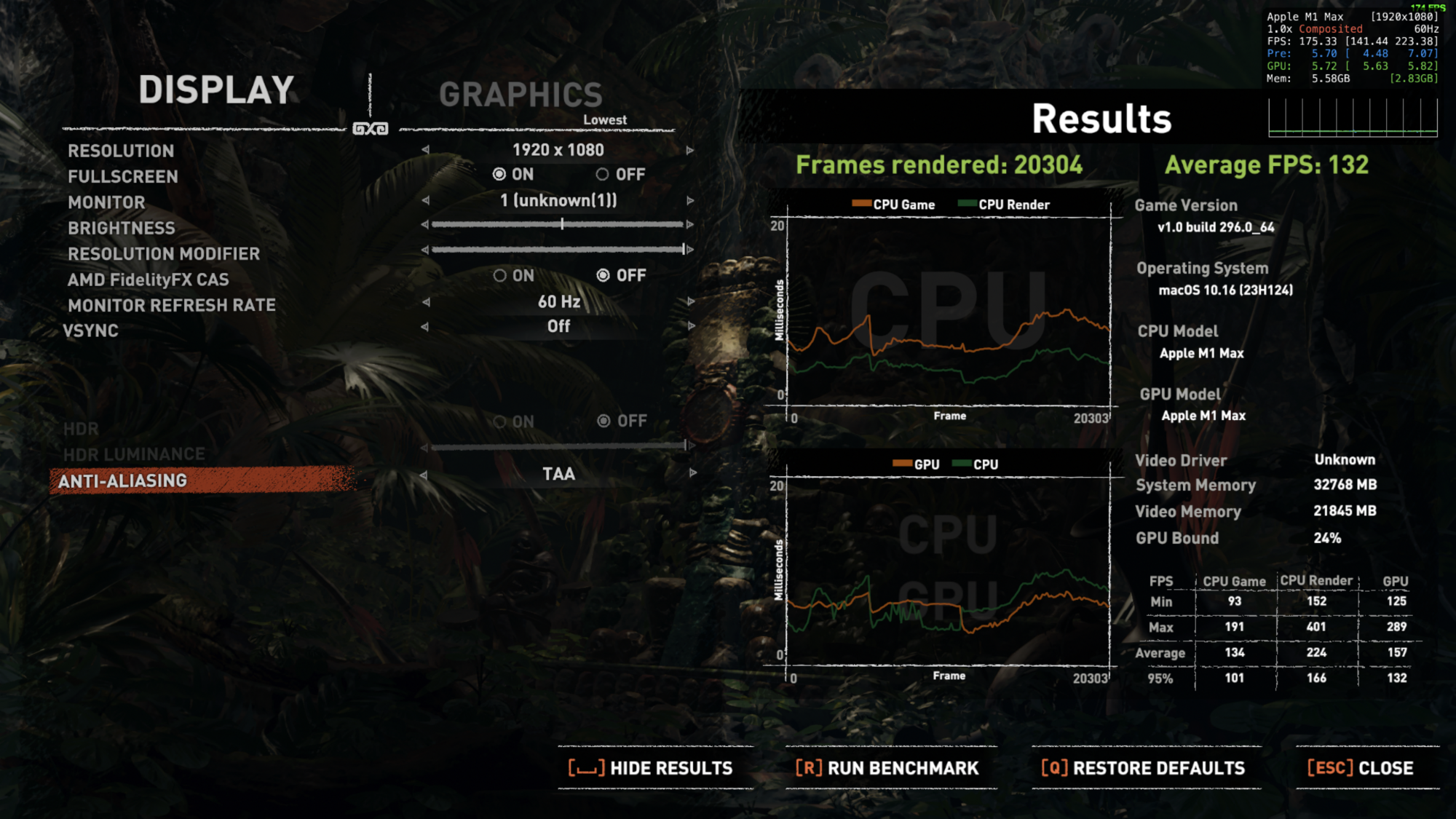This screenshot has height=819, width=1456.
Task: Increase the Monitor Refresh Rate value
Action: pyautogui.click(x=690, y=301)
